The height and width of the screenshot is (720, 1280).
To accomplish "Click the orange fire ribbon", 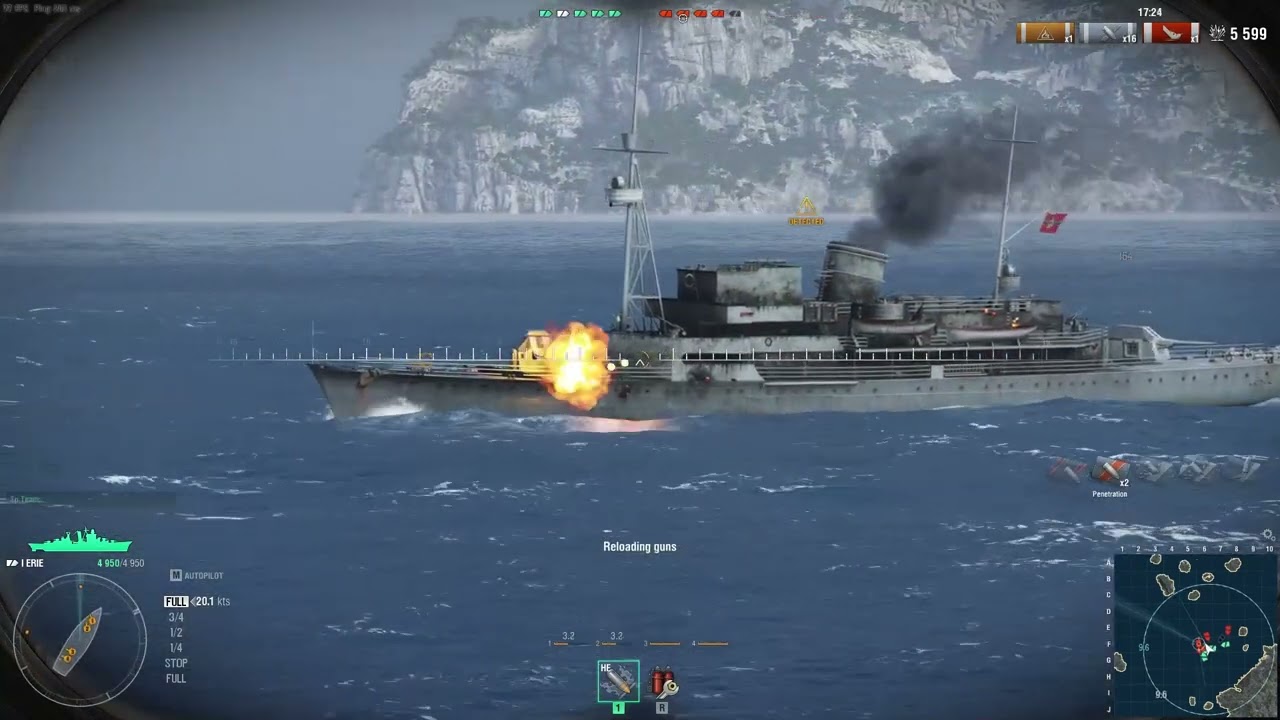I will pos(1044,33).
